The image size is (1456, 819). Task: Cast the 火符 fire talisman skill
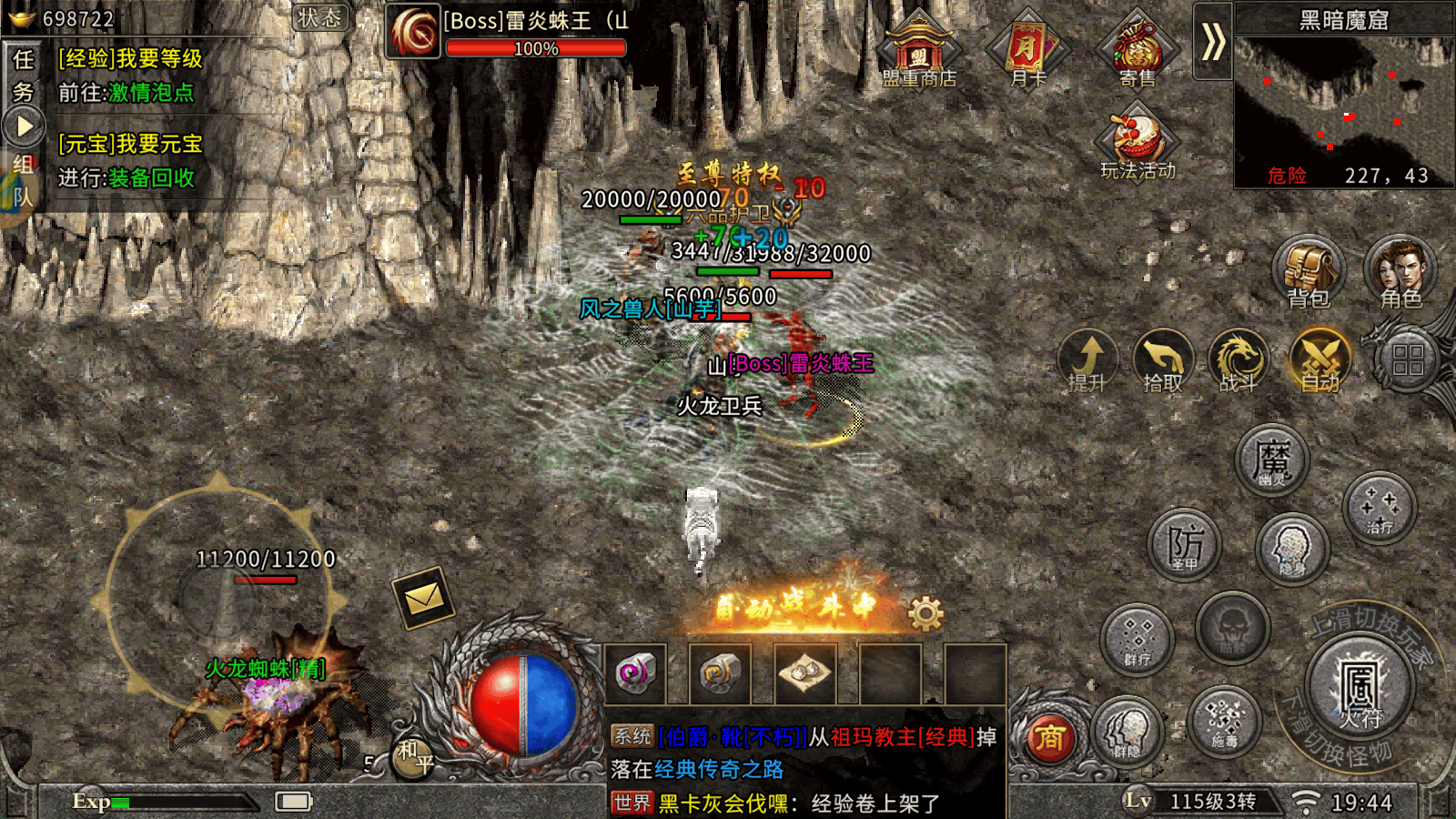tap(1360, 687)
